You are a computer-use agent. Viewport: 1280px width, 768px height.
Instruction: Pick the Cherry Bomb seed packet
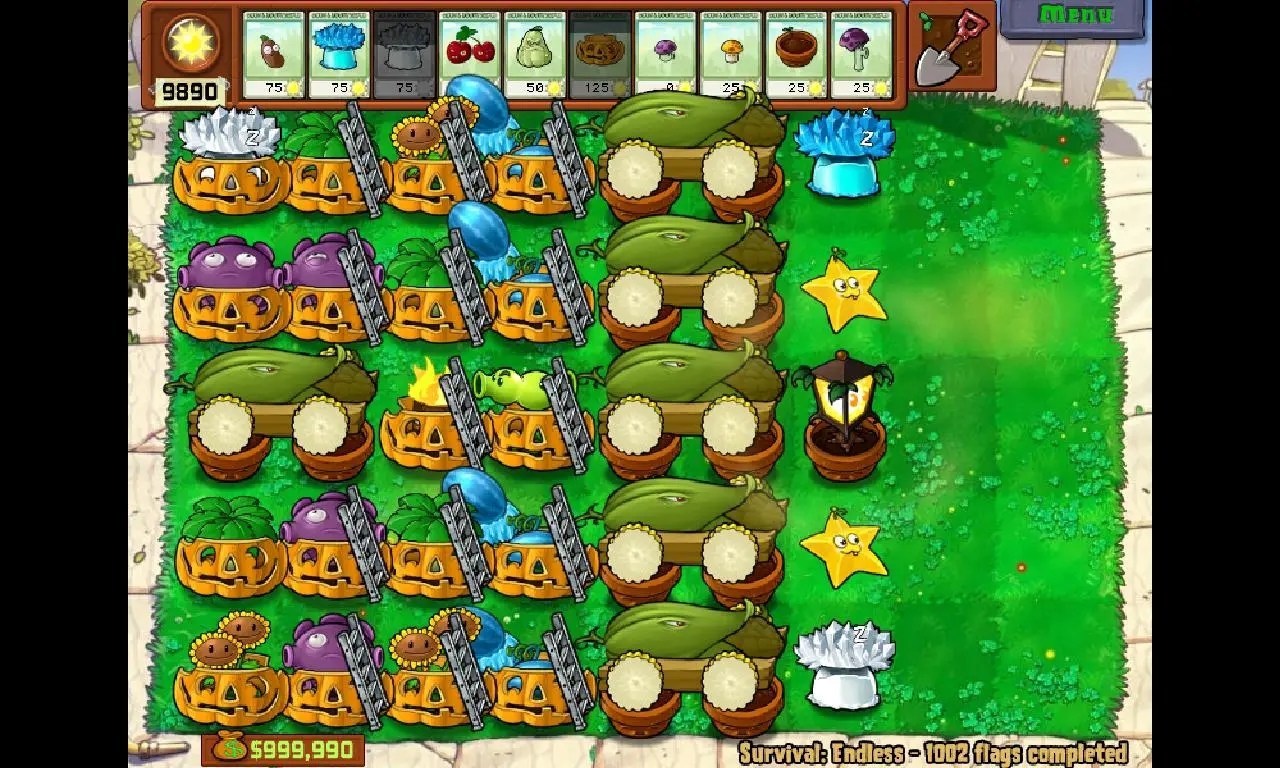pos(470,54)
